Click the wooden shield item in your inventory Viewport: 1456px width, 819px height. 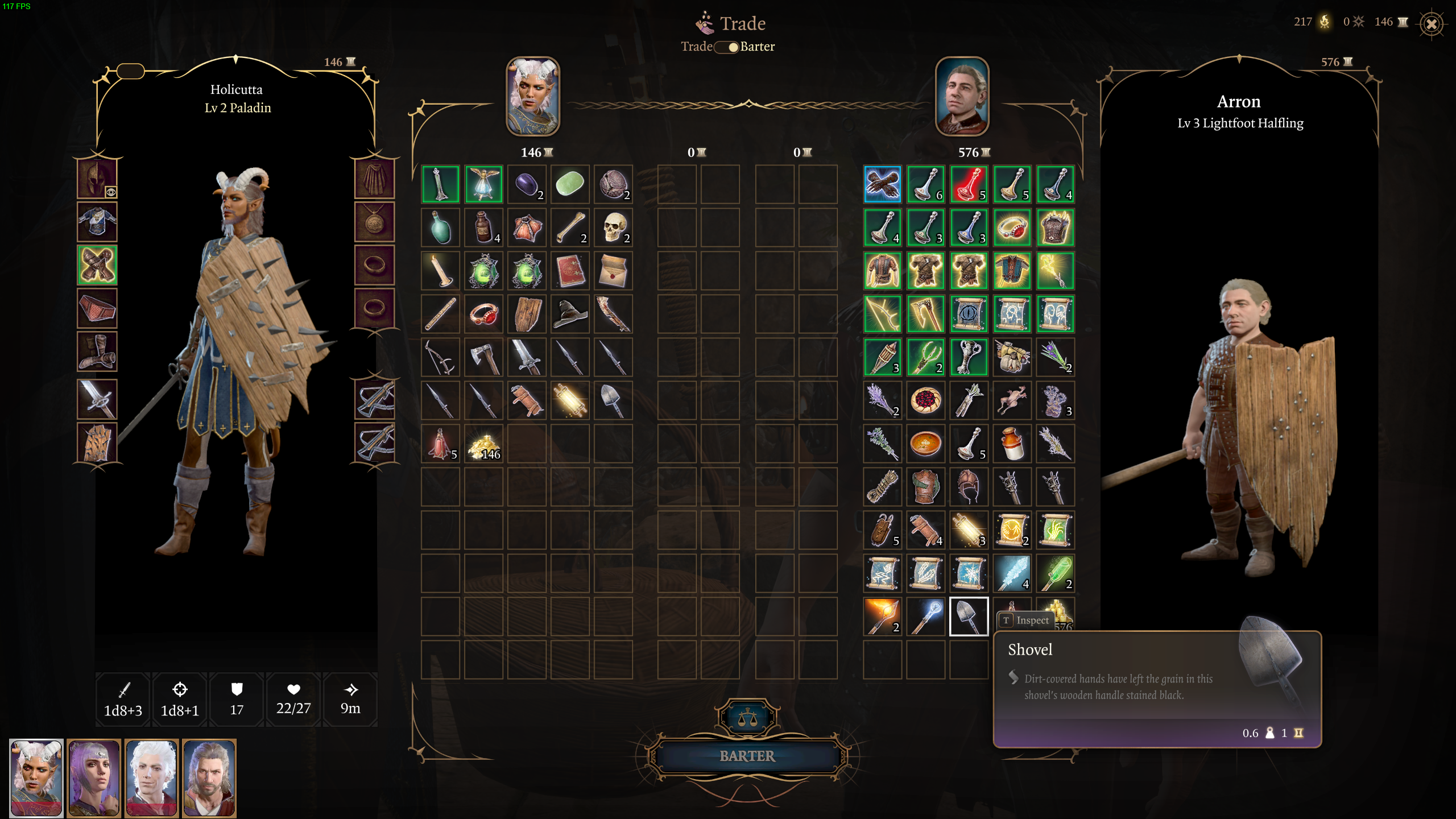point(527,313)
